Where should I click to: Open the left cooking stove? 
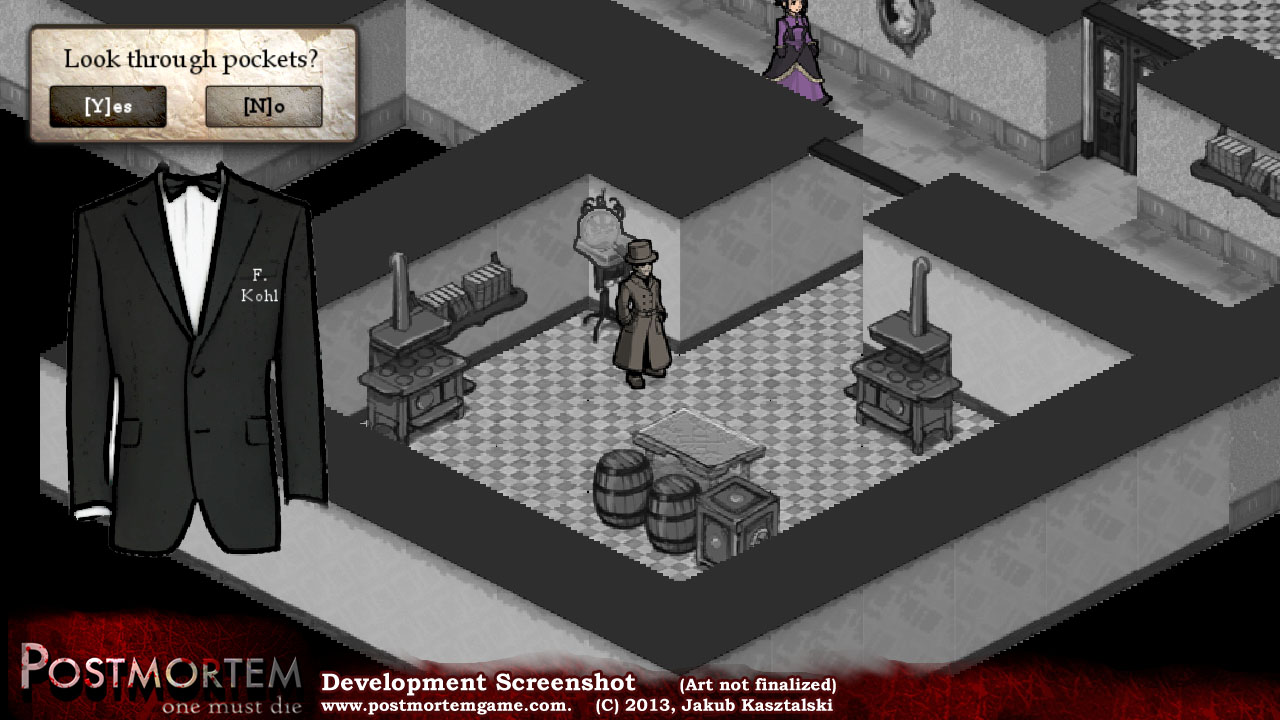[x=415, y=370]
